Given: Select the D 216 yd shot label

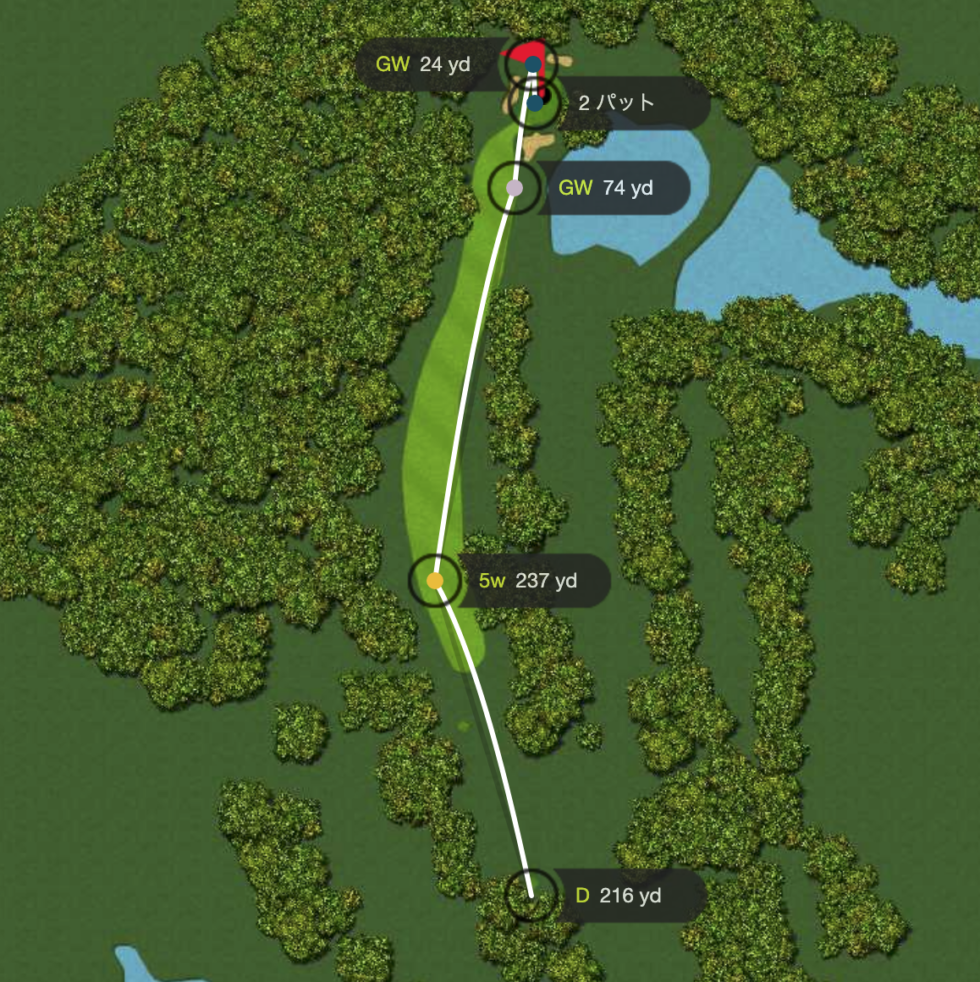Looking at the screenshot, I should 619,896.
